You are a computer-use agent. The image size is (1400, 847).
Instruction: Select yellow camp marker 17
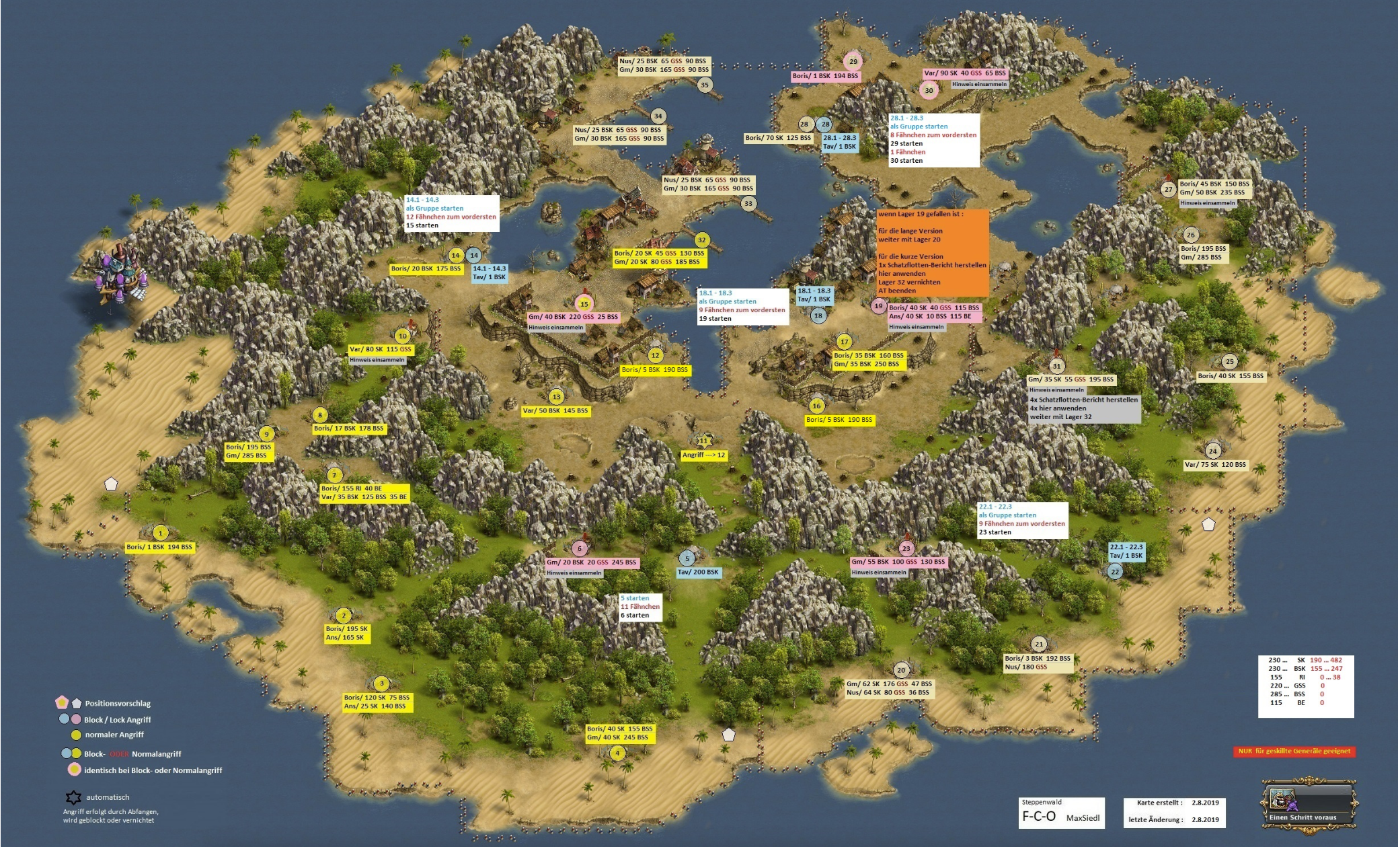click(845, 342)
